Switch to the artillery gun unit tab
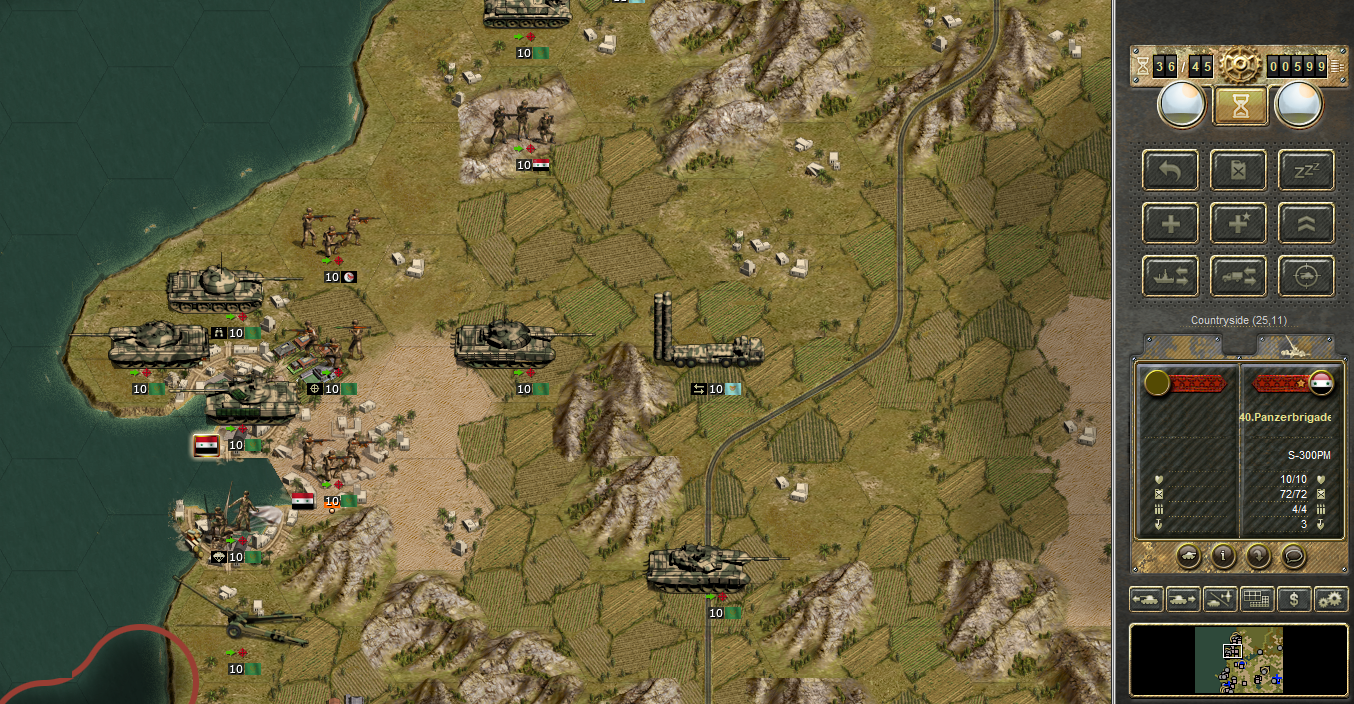The width and height of the screenshot is (1354, 704). click(1295, 346)
